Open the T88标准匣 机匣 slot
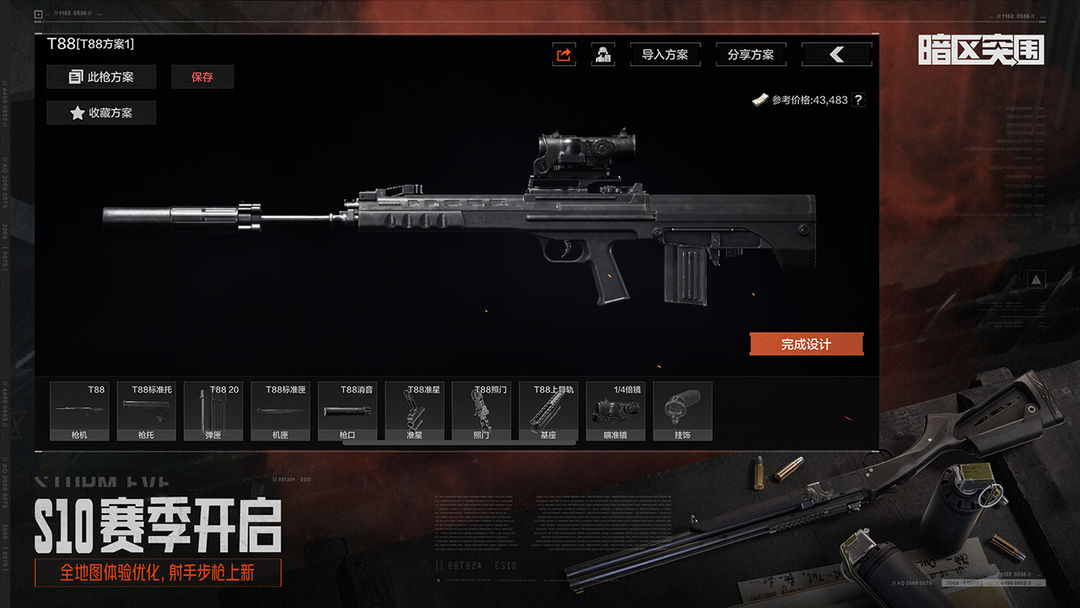This screenshot has width=1080, height=608. pyautogui.click(x=280, y=411)
